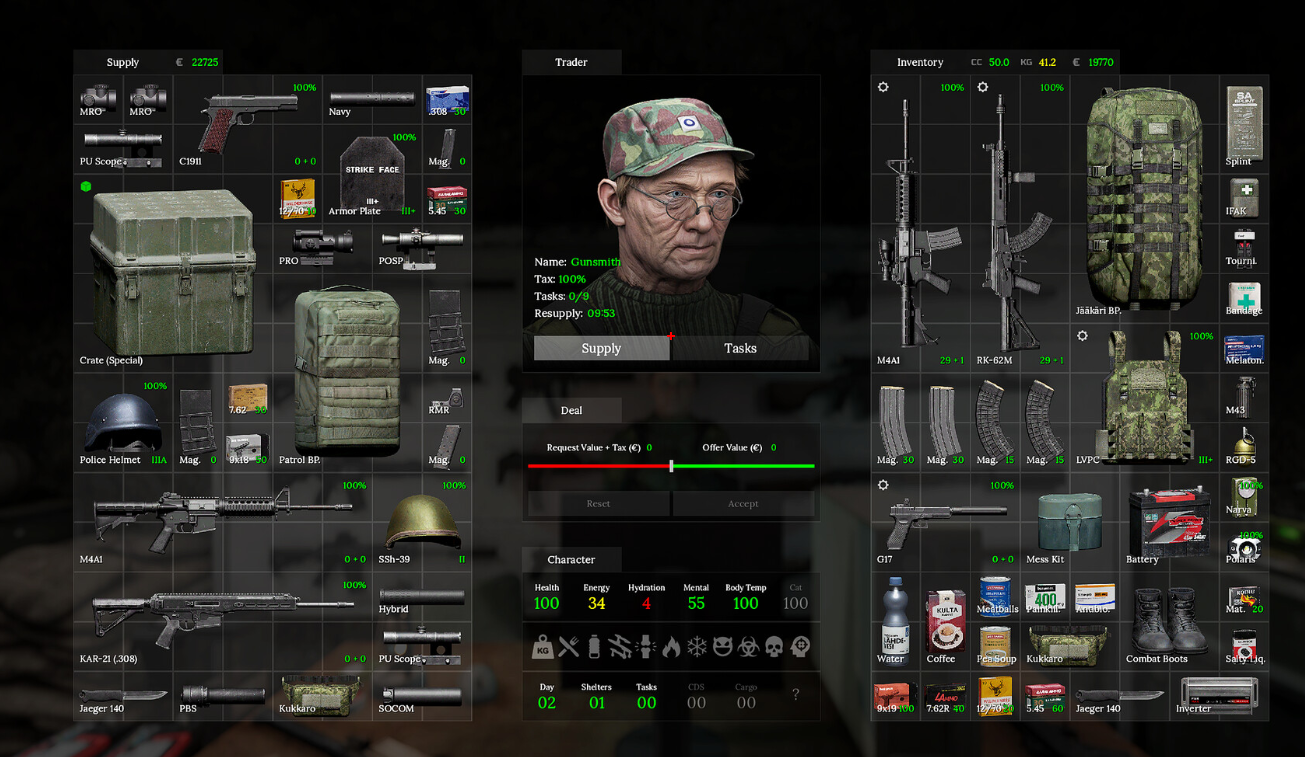The width and height of the screenshot is (1305, 757).
Task: Choose the SSh-39 helmet
Action: [422, 521]
